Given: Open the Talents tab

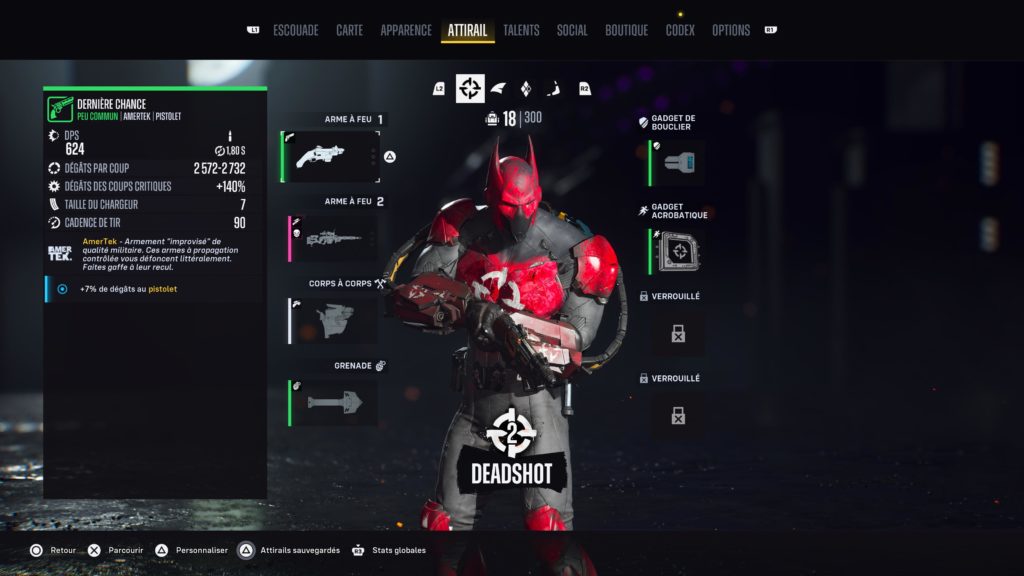Looking at the screenshot, I should (x=522, y=31).
